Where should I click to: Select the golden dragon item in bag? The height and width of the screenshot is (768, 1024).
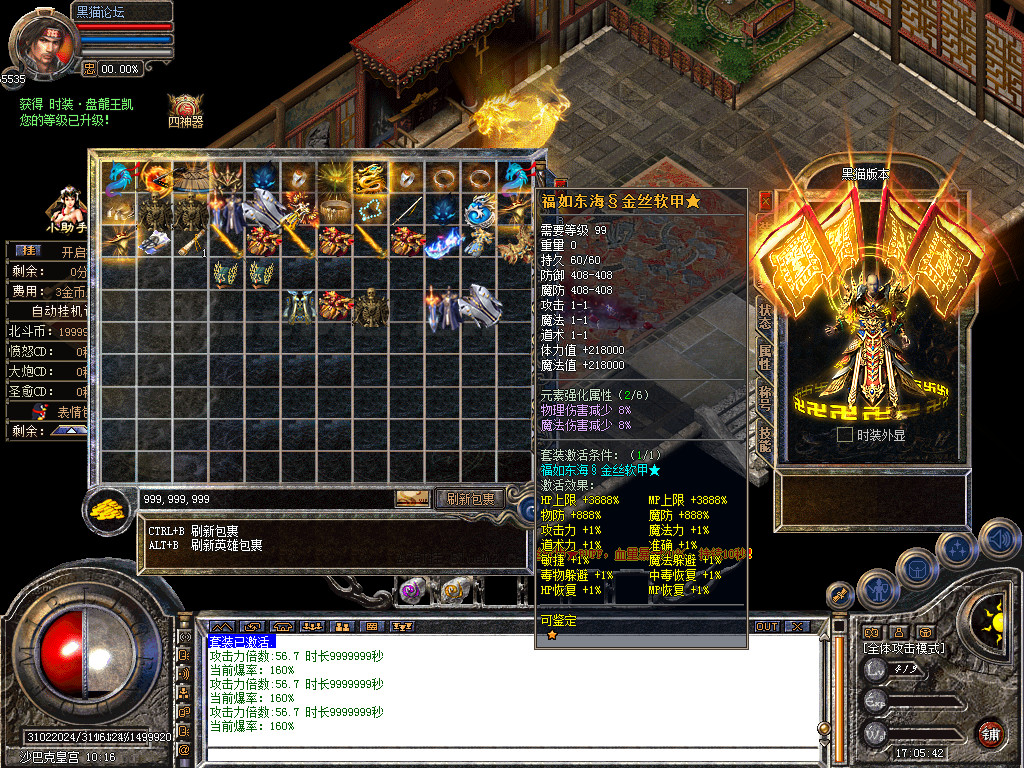click(x=370, y=177)
